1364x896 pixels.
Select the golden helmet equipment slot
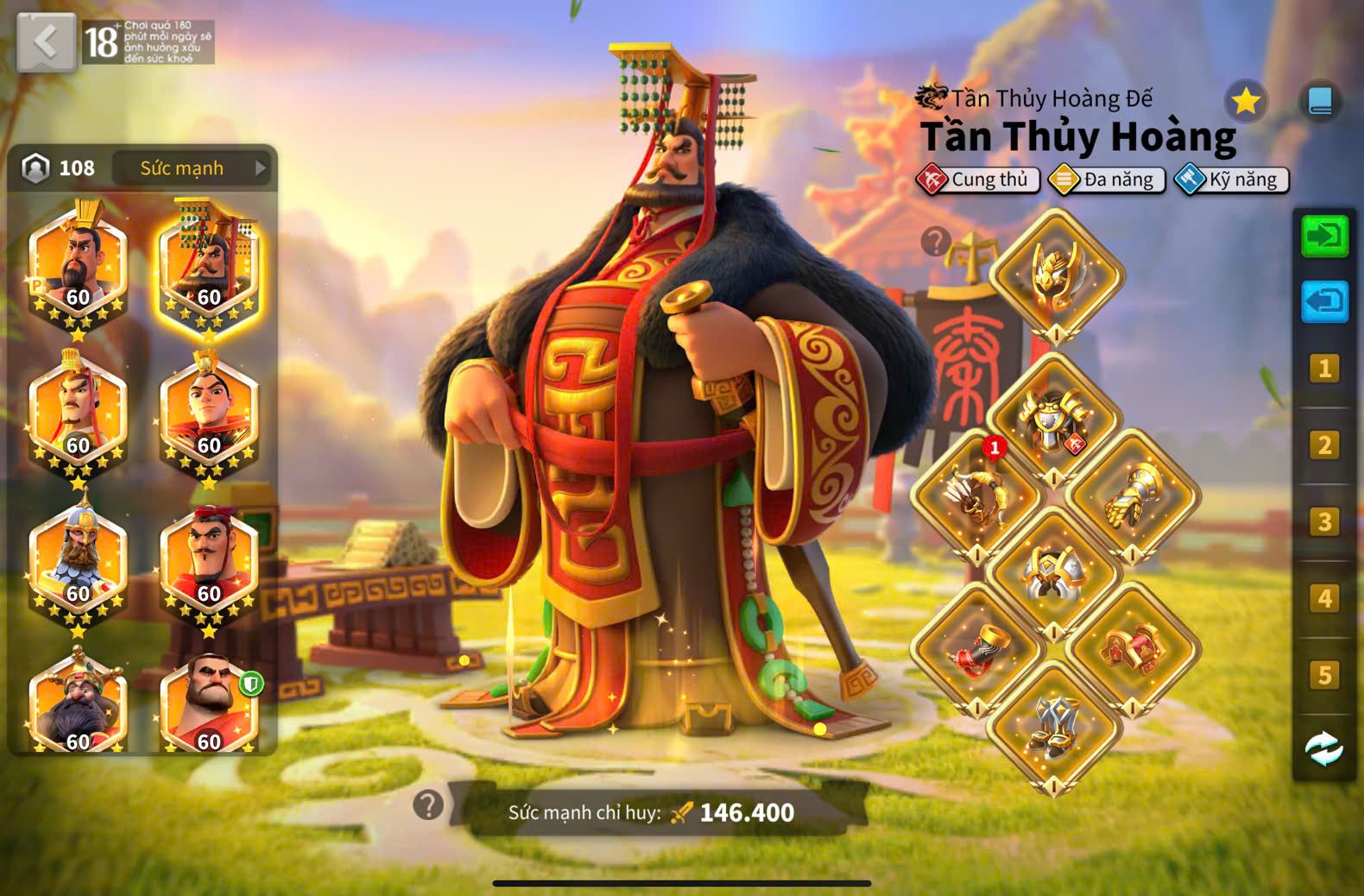coord(1056,274)
